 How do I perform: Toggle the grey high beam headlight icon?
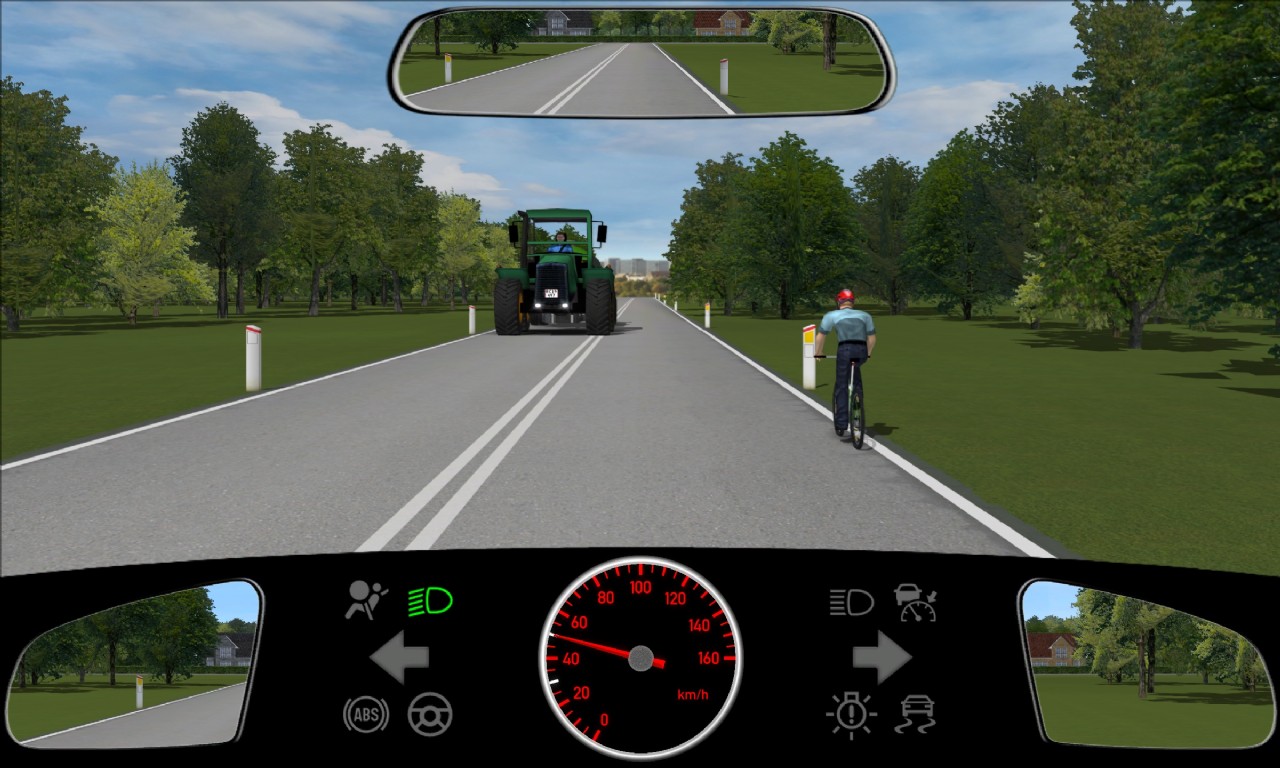tap(851, 602)
